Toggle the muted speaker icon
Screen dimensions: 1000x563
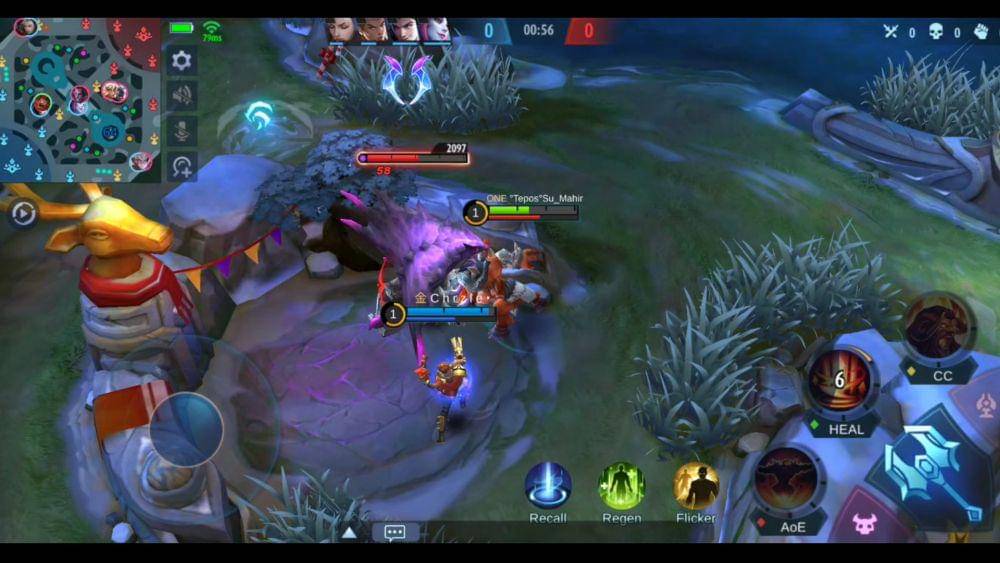click(182, 96)
